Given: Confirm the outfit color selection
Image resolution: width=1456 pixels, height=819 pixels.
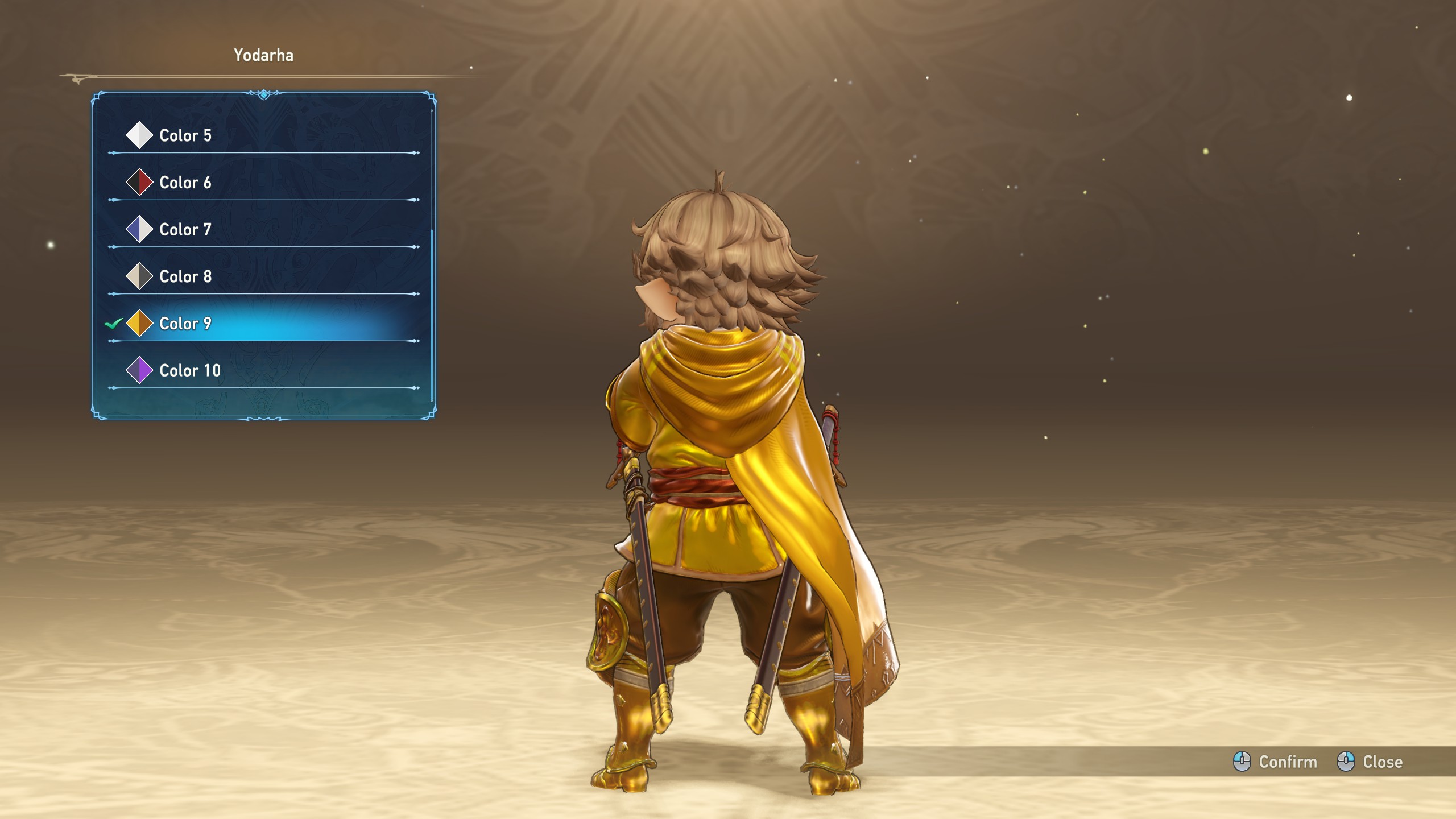Looking at the screenshot, I should (1276, 762).
